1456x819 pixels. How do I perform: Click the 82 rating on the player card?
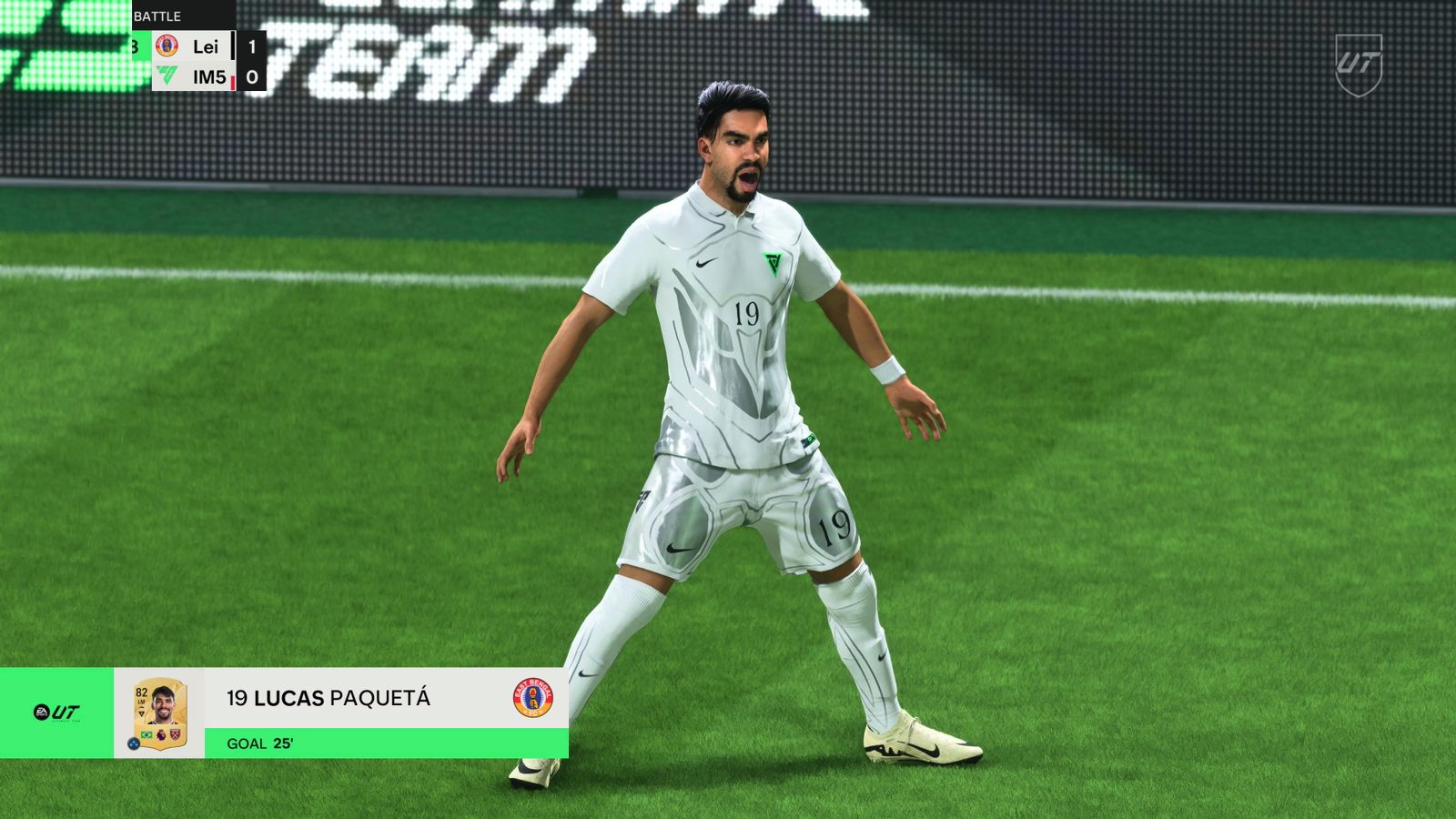pos(140,693)
